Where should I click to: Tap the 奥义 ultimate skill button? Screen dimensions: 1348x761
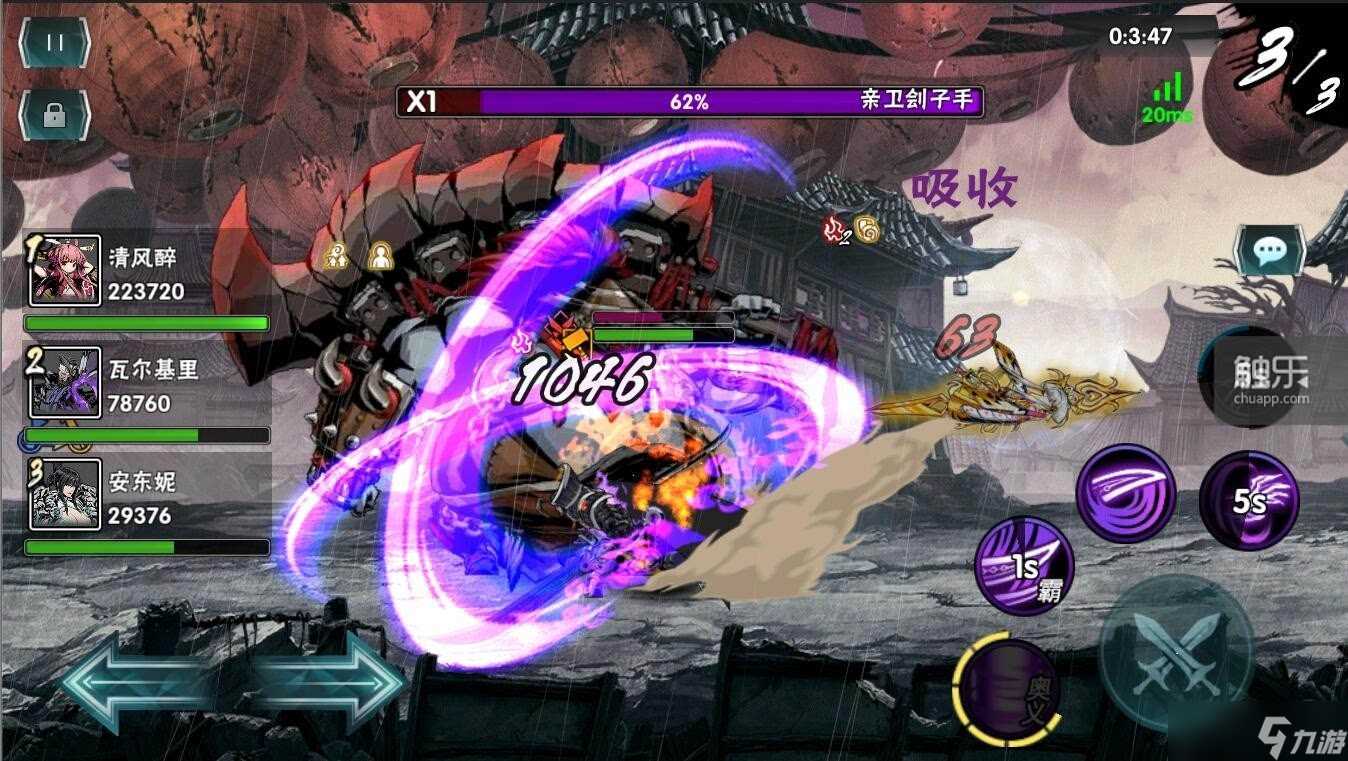1005,690
